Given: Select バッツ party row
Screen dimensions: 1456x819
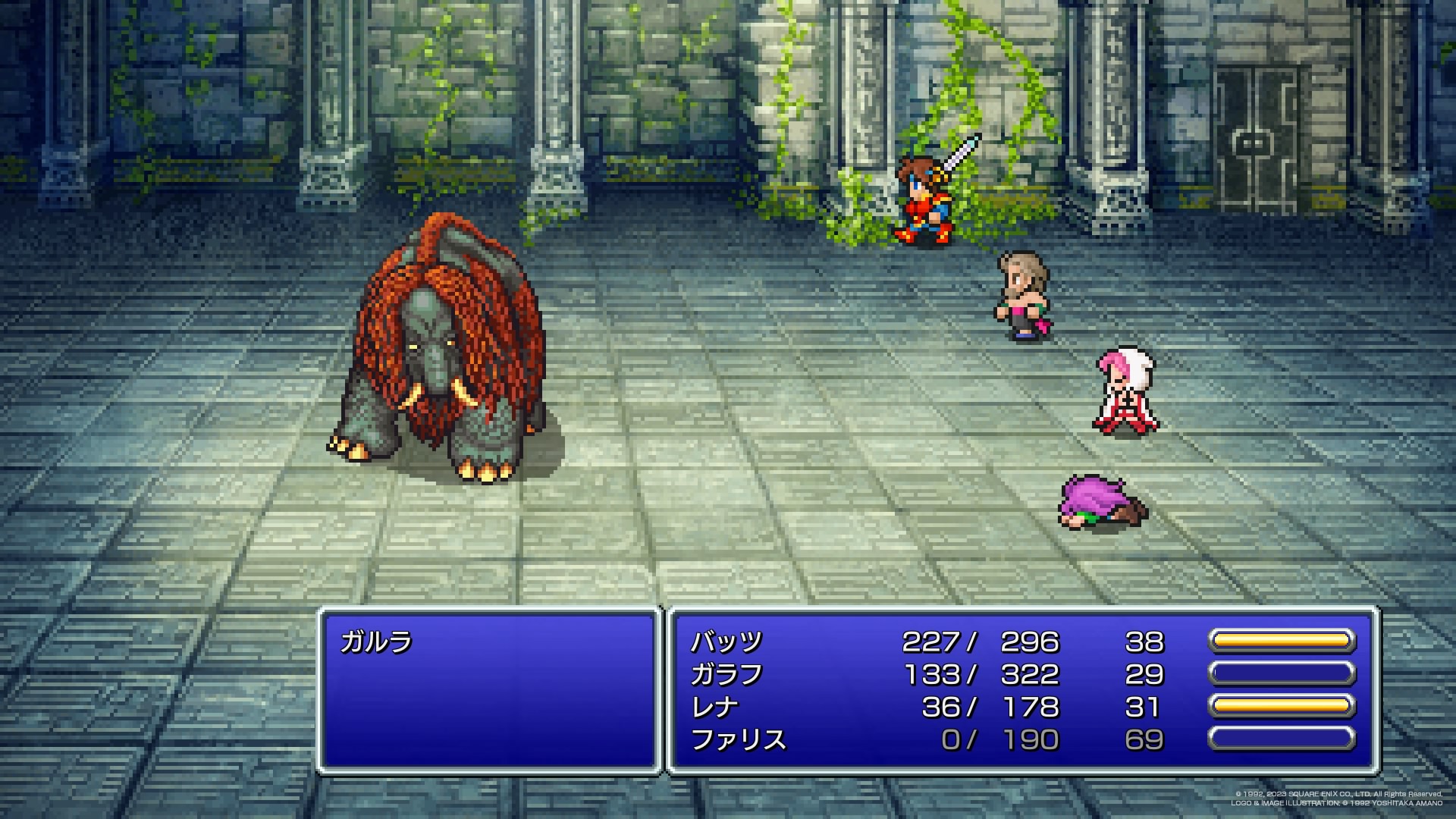Looking at the screenshot, I should [726, 642].
